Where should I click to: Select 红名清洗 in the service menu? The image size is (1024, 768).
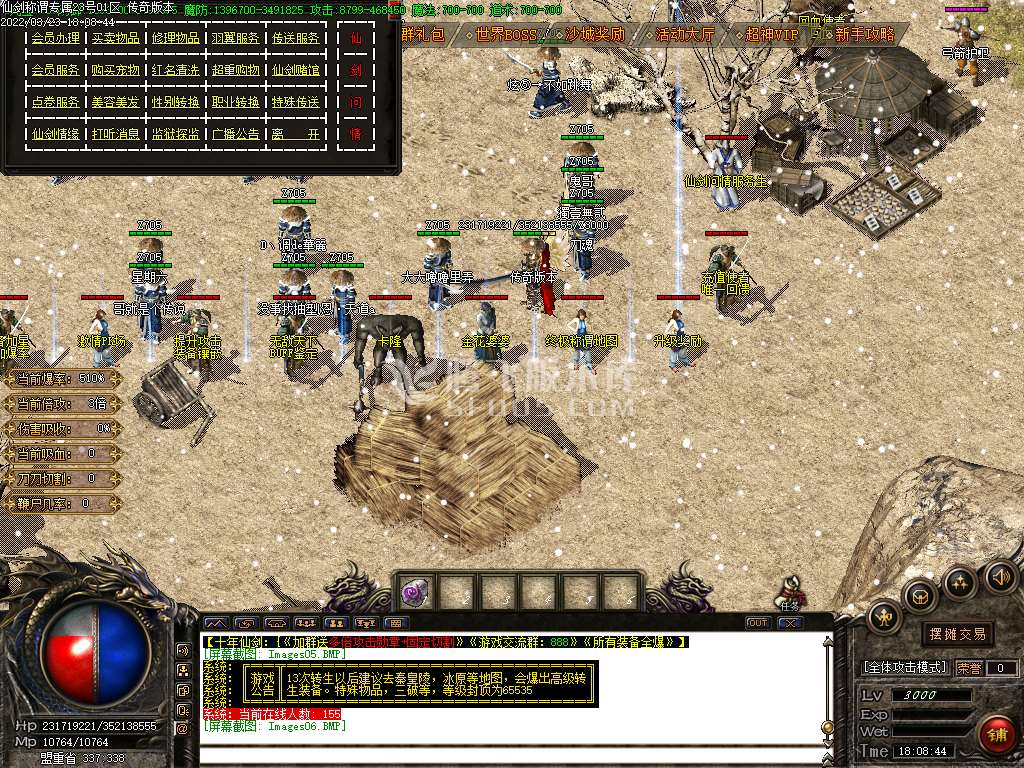175,71
